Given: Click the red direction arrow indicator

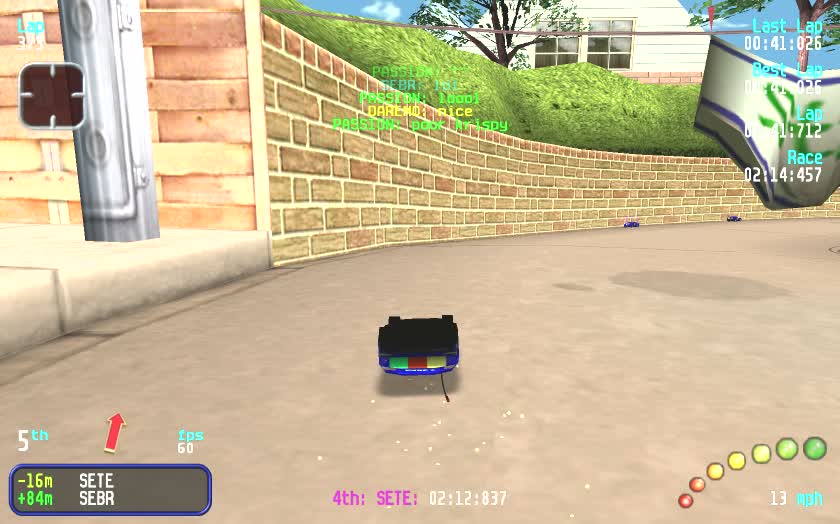Looking at the screenshot, I should click(x=116, y=432).
